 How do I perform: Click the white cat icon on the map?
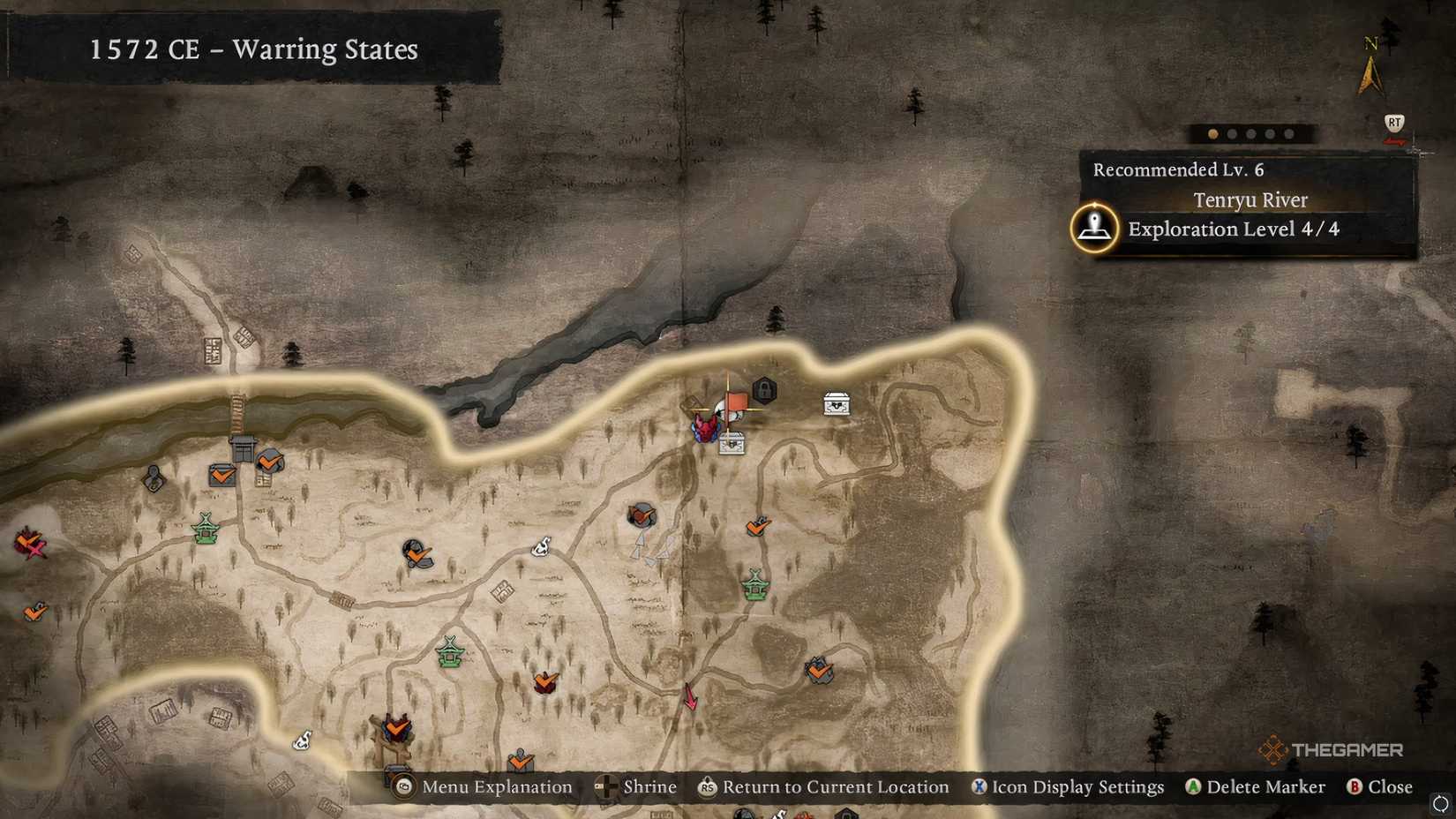coord(541,547)
